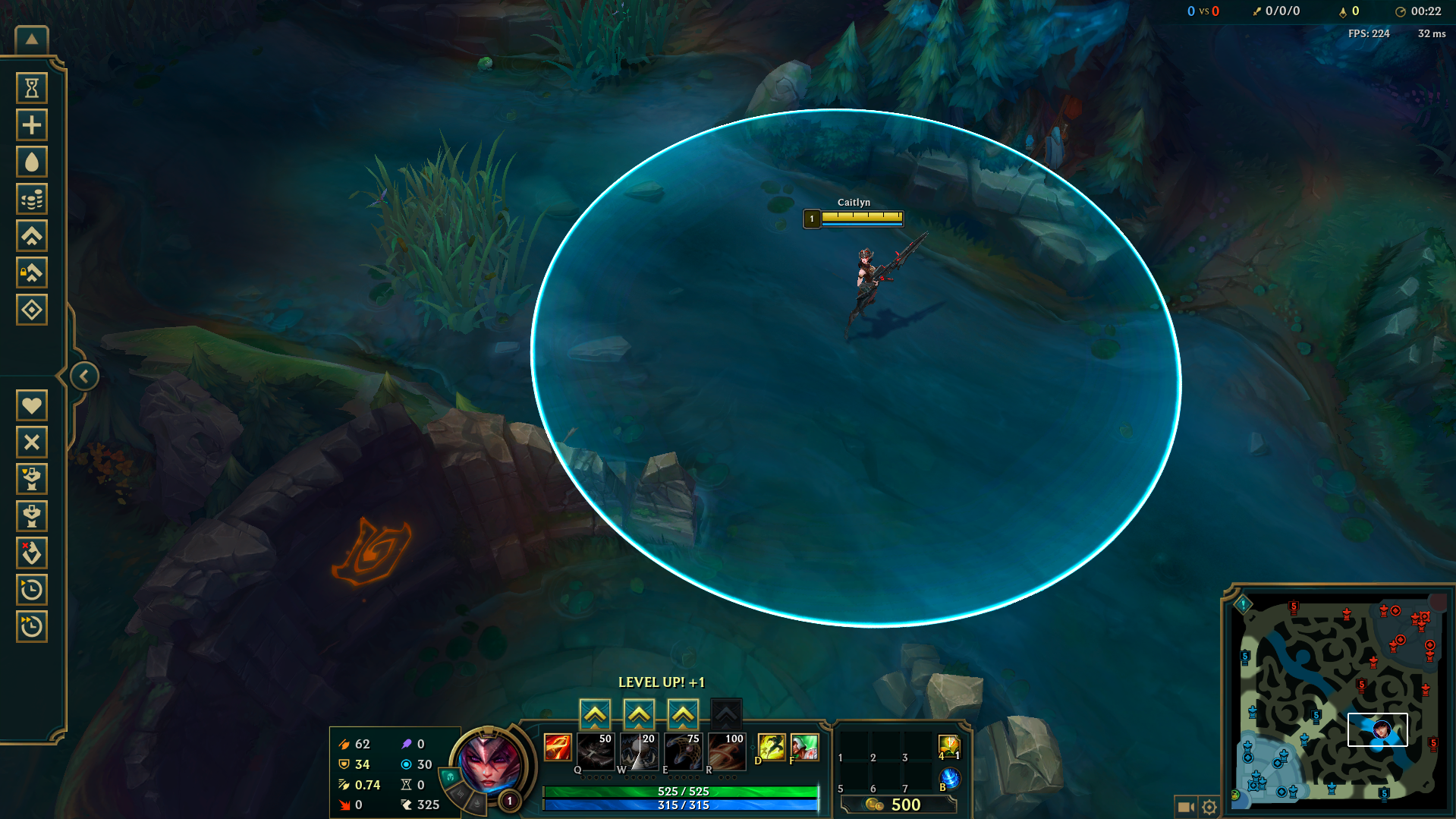
Task: Level up the E ability
Action: coord(682,713)
